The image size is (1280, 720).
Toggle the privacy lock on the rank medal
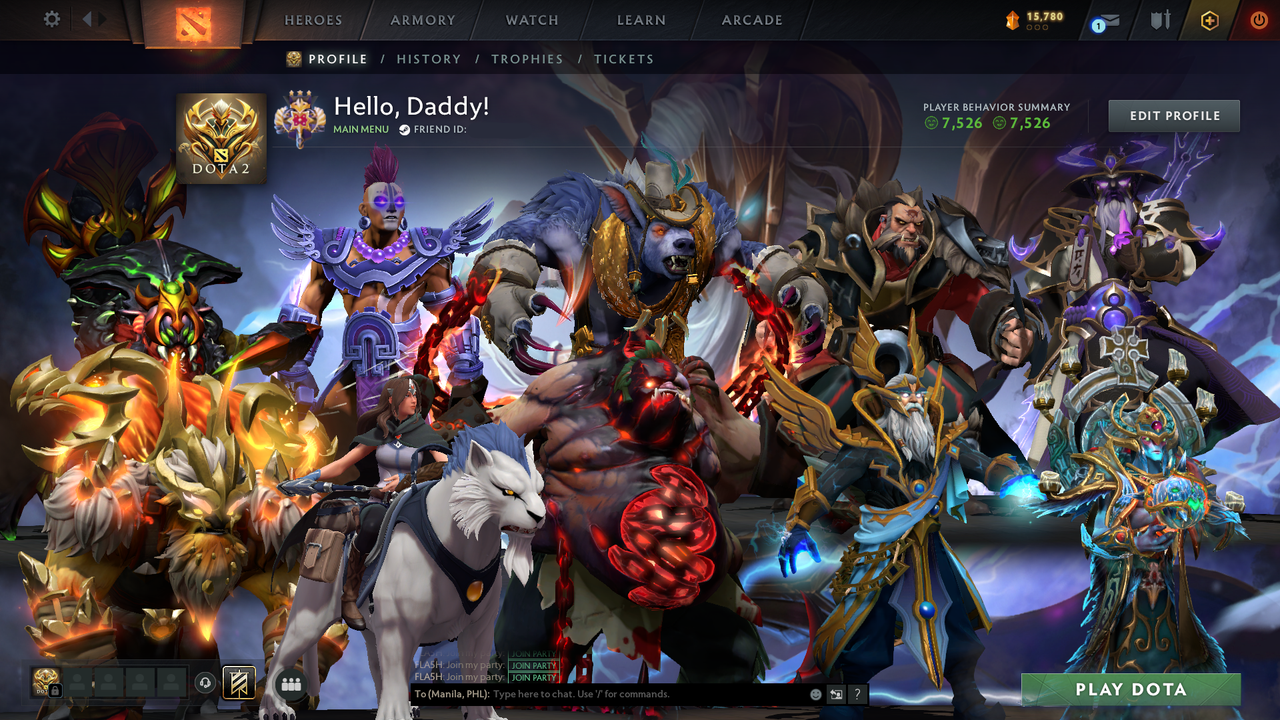point(55,690)
